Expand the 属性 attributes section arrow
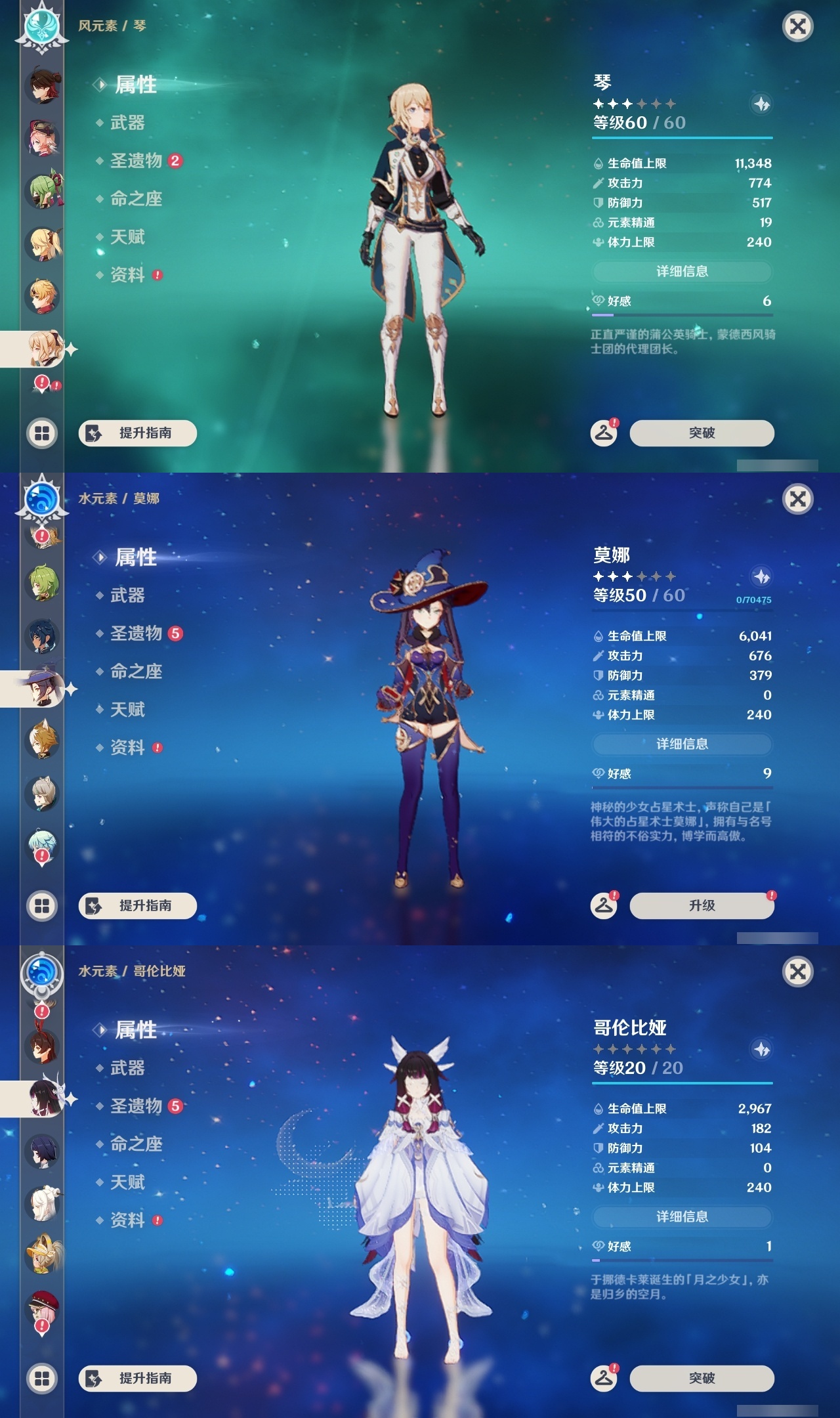The height and width of the screenshot is (1418, 840). click(98, 84)
